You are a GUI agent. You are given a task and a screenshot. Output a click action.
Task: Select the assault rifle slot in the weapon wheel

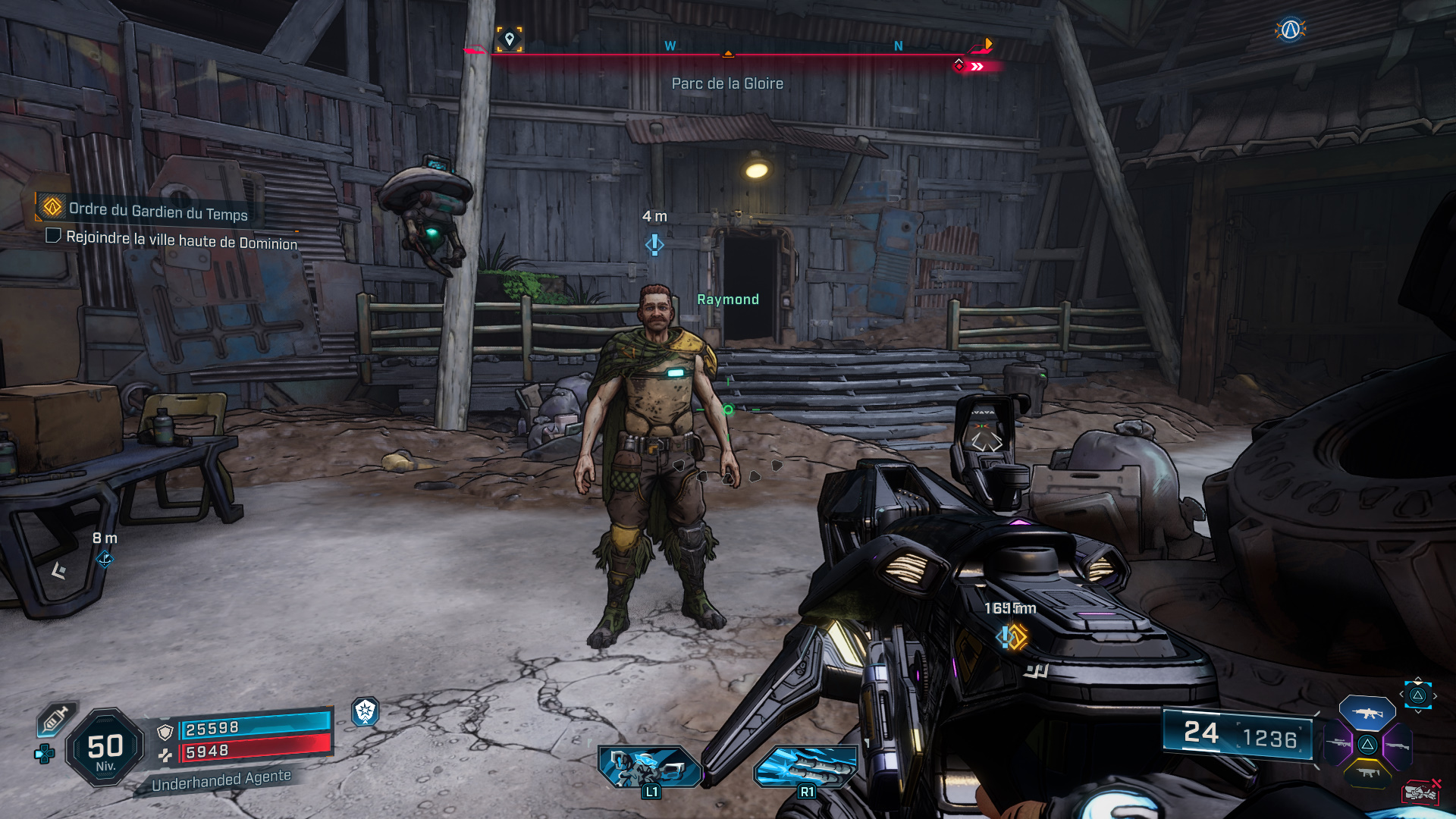coord(1367,714)
